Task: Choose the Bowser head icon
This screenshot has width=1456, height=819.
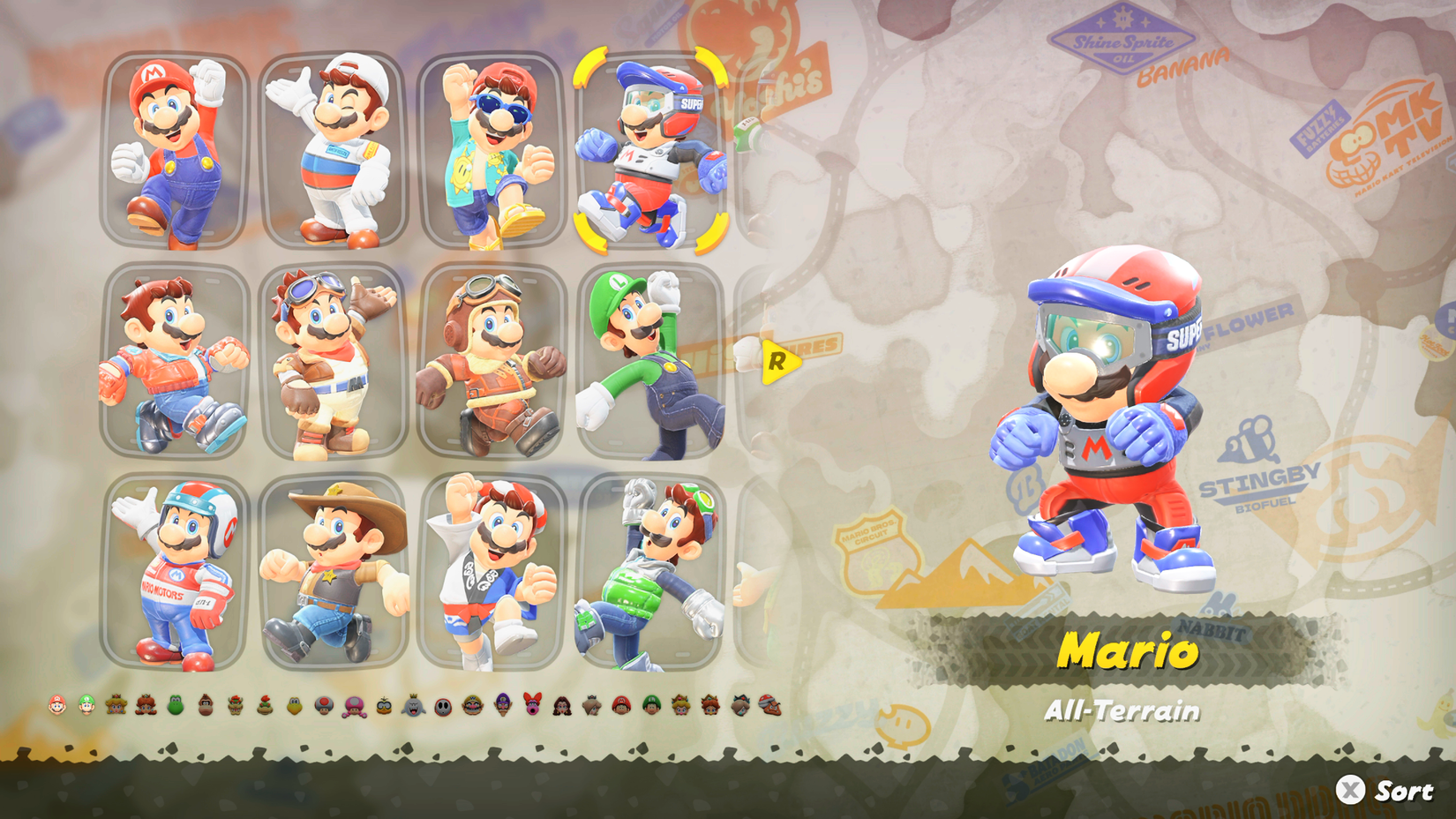Action: (x=233, y=706)
